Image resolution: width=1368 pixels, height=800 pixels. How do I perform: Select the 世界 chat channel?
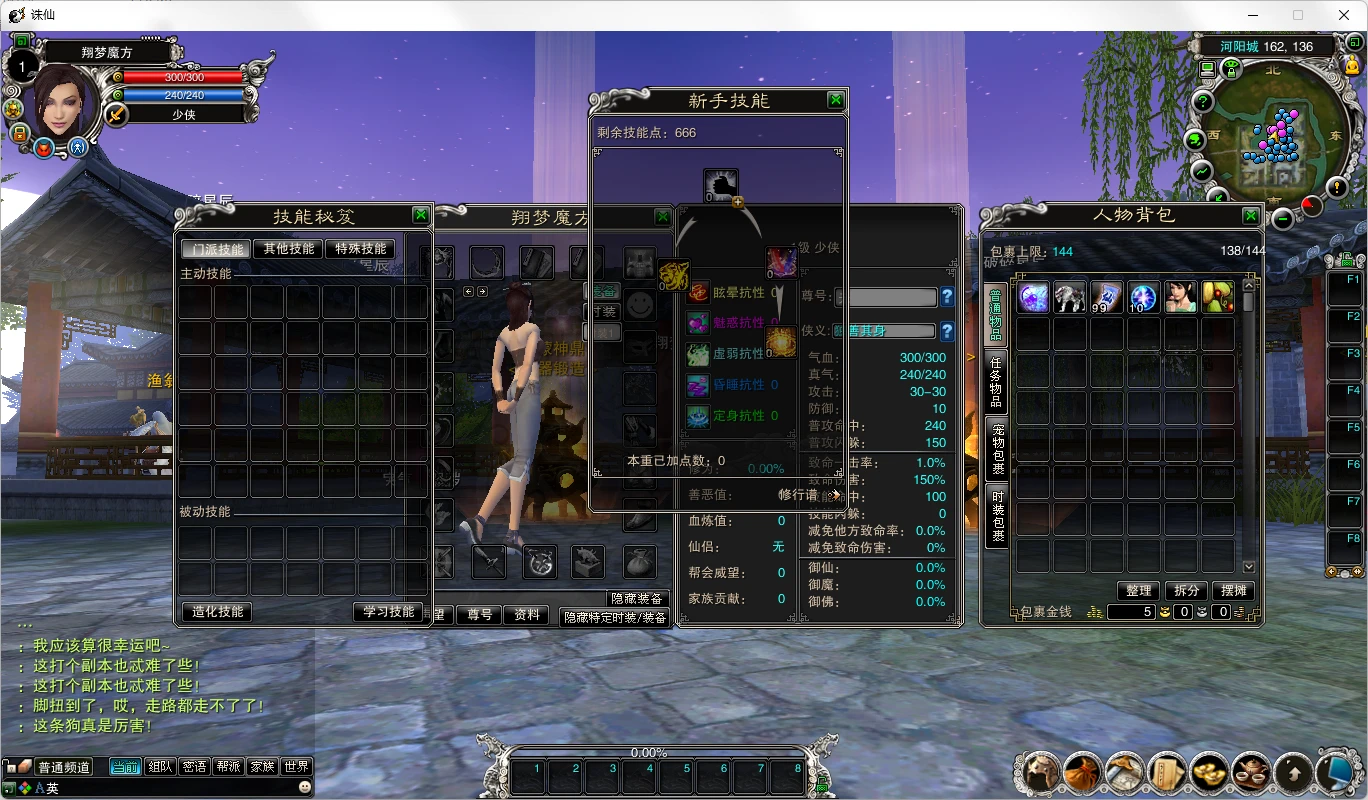(x=296, y=767)
